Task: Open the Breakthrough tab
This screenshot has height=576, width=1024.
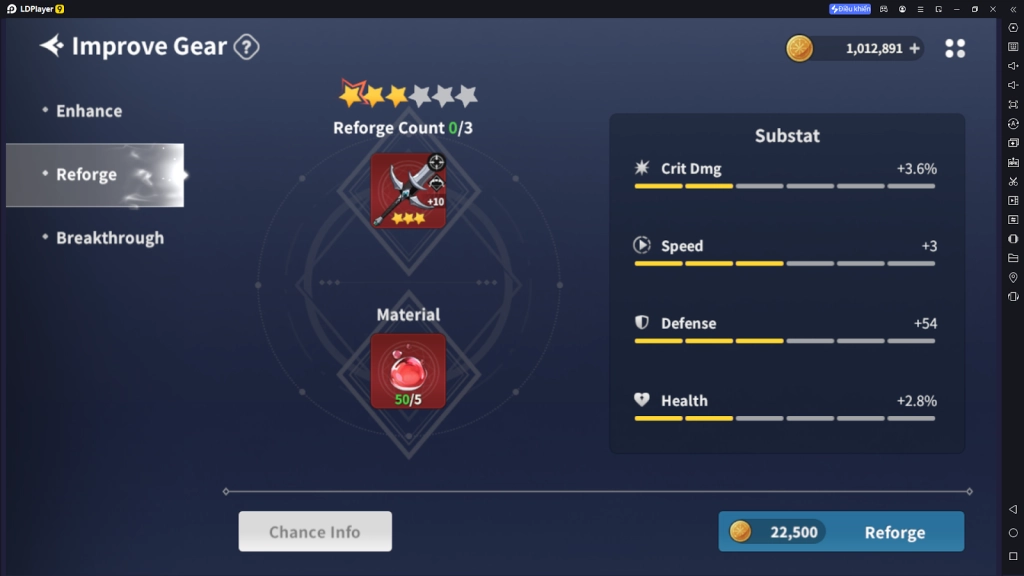Action: click(109, 238)
